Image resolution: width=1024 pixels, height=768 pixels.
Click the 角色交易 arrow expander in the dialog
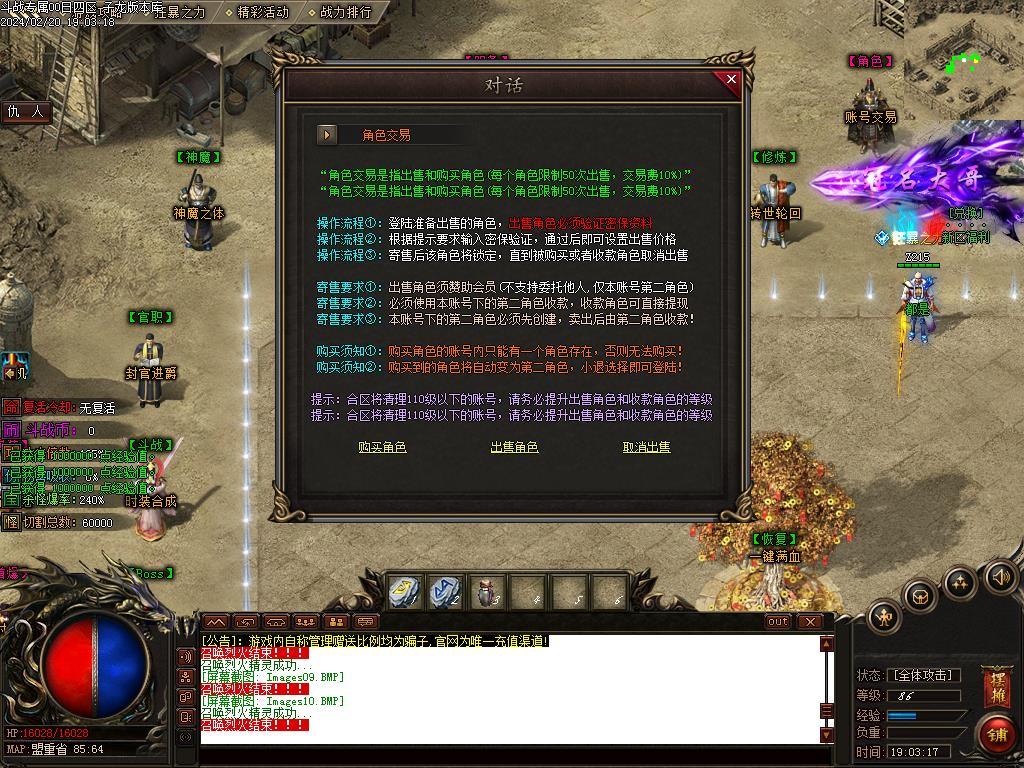(x=327, y=134)
